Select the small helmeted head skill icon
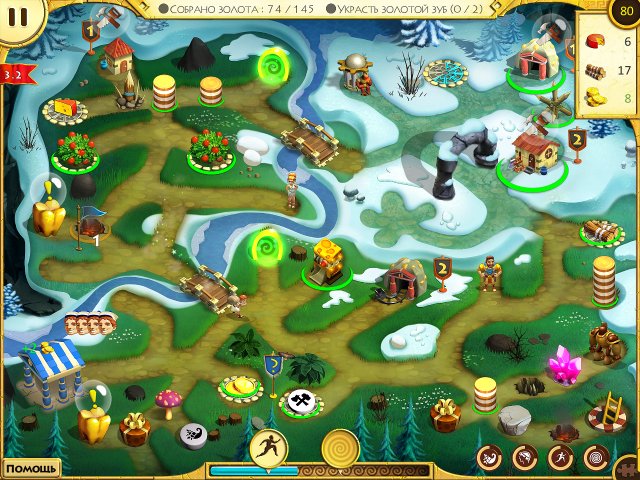The height and width of the screenshot is (480, 640). click(524, 459)
